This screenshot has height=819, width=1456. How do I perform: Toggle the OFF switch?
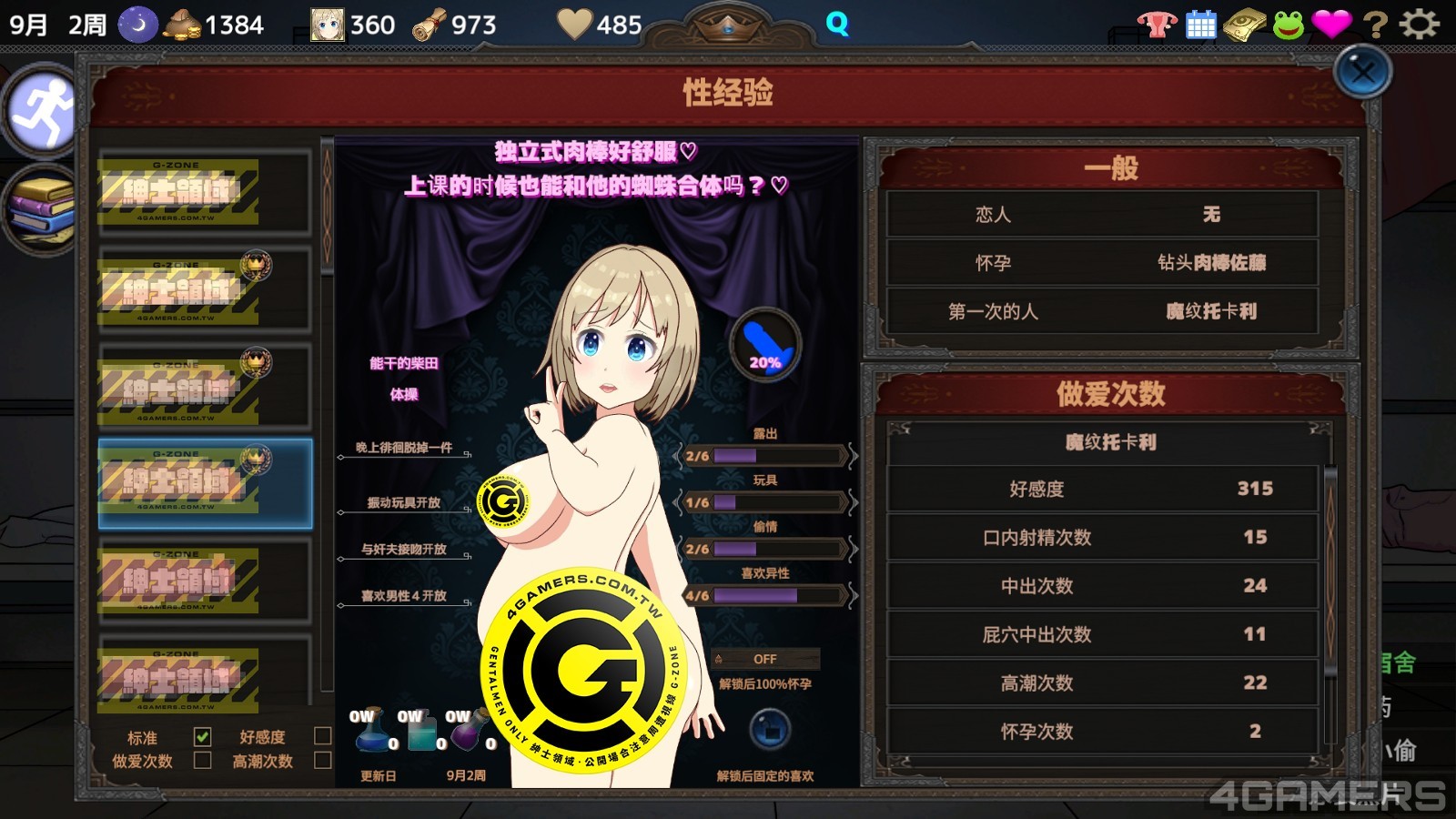(x=764, y=659)
